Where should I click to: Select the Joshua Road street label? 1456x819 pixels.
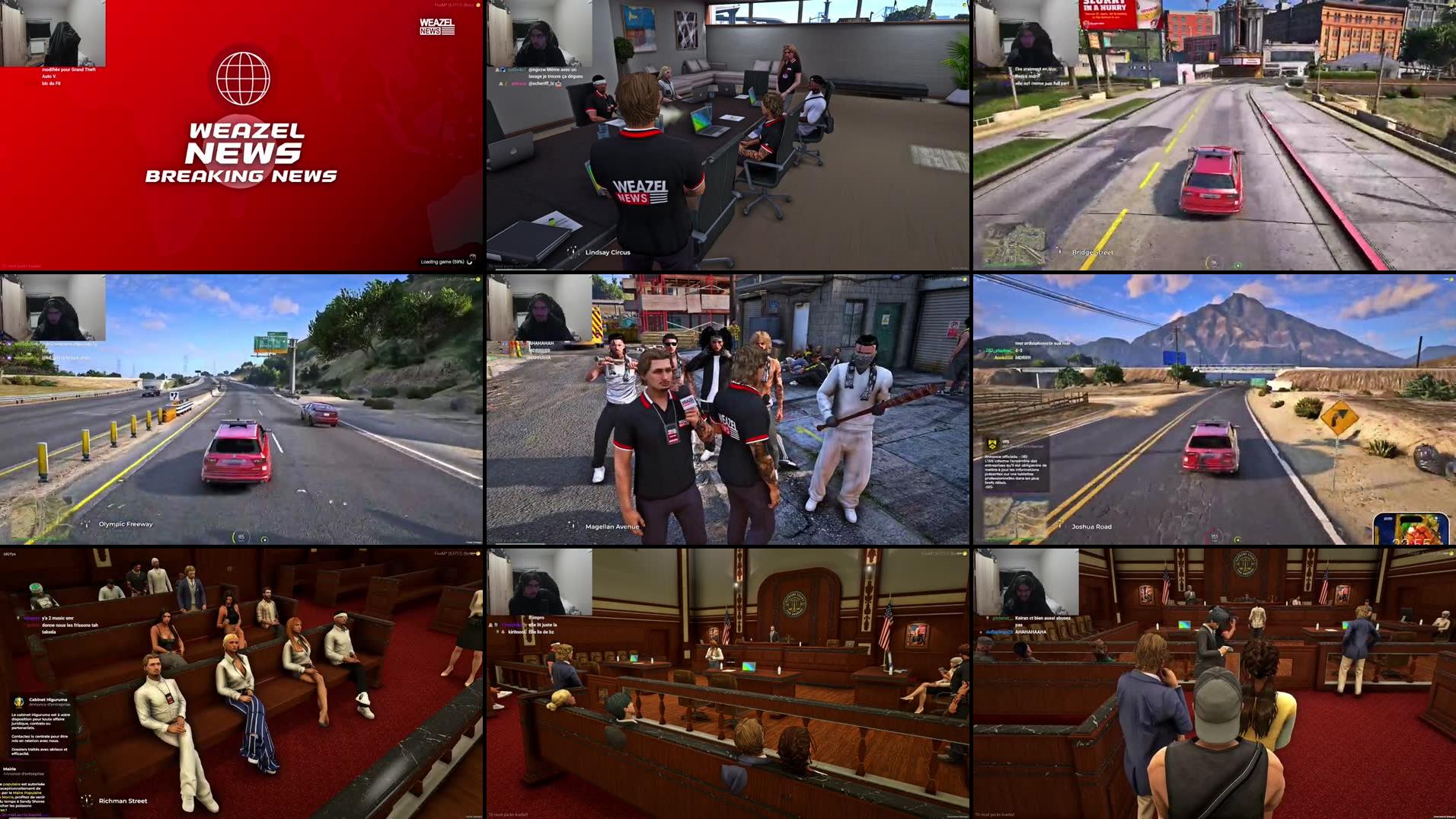1092,526
